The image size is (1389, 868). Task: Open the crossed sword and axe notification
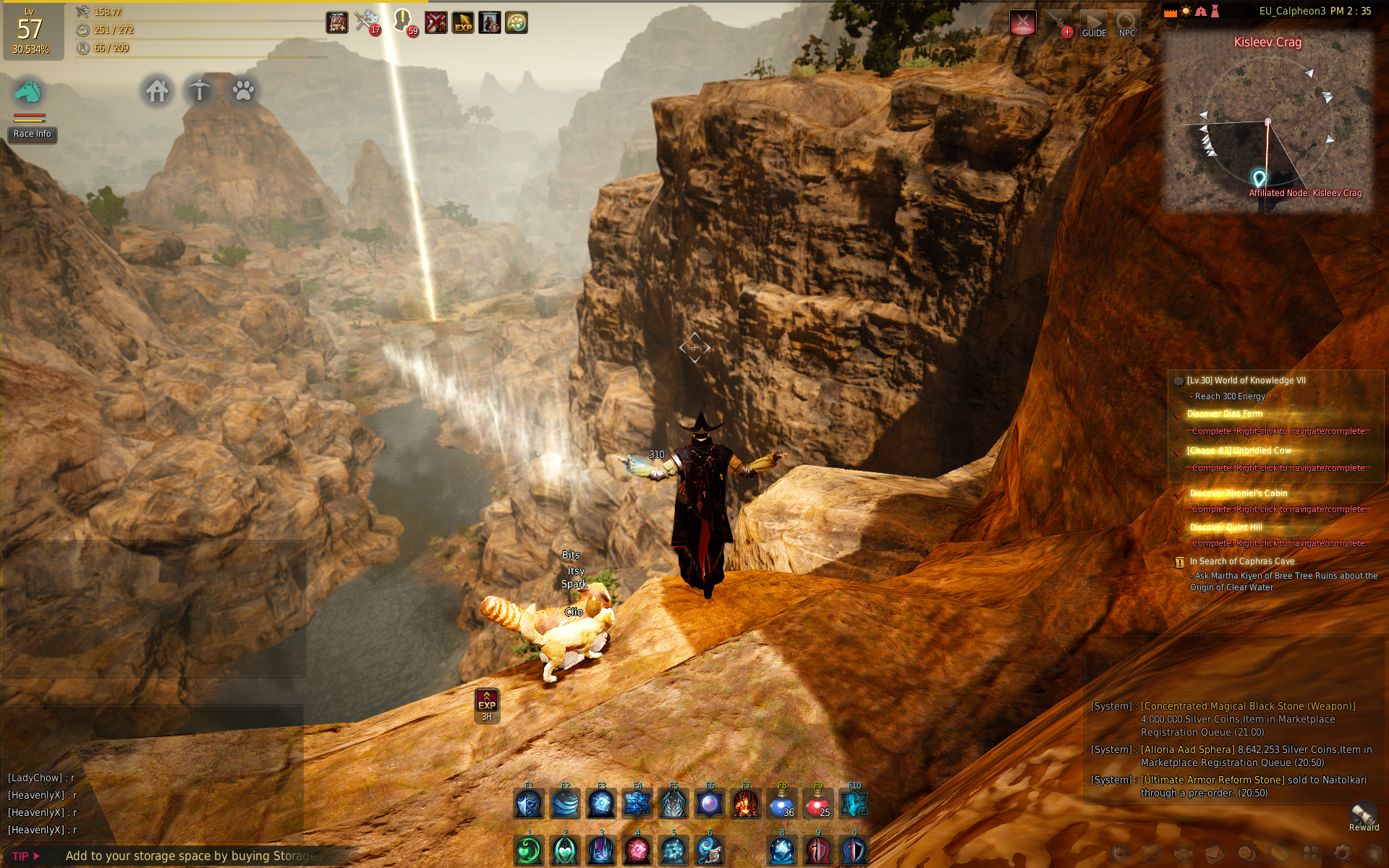pyautogui.click(x=367, y=22)
